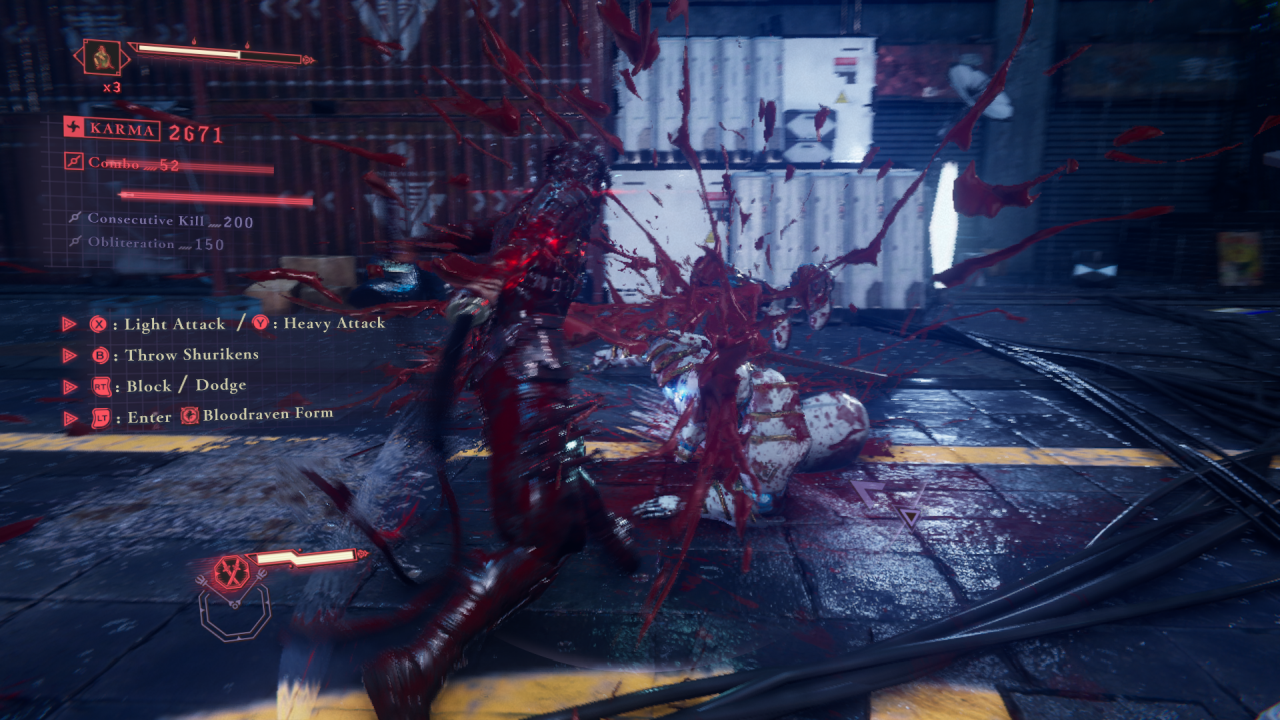
Task: Click the empty octagonal slot outline
Action: [x=234, y=615]
